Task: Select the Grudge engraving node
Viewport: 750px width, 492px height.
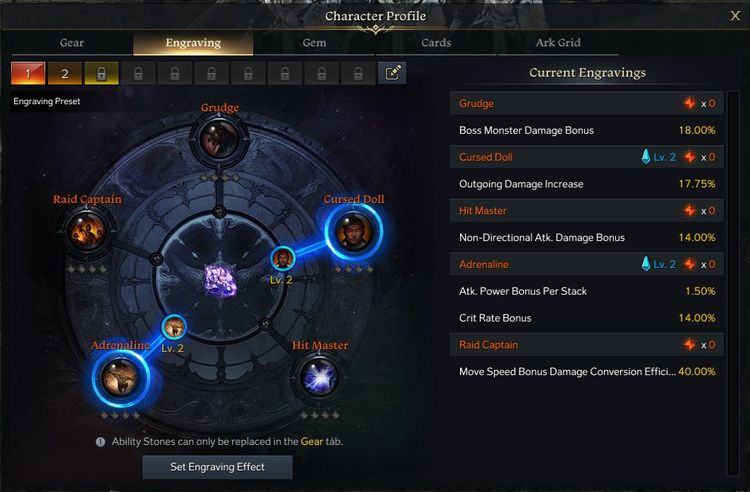Action: point(219,141)
